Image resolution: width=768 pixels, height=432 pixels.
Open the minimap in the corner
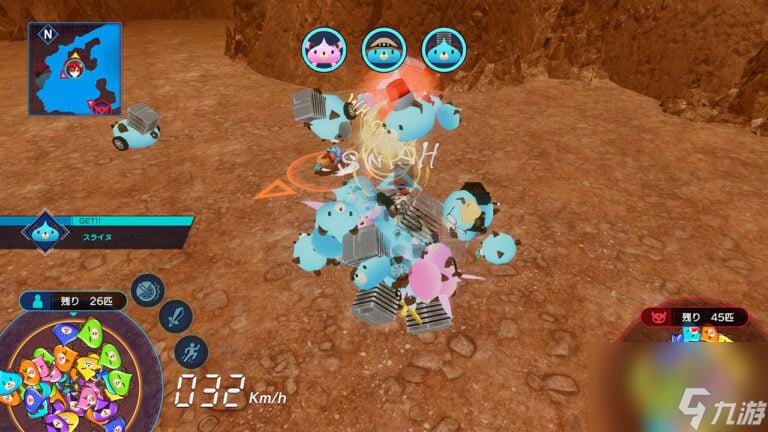pos(74,68)
